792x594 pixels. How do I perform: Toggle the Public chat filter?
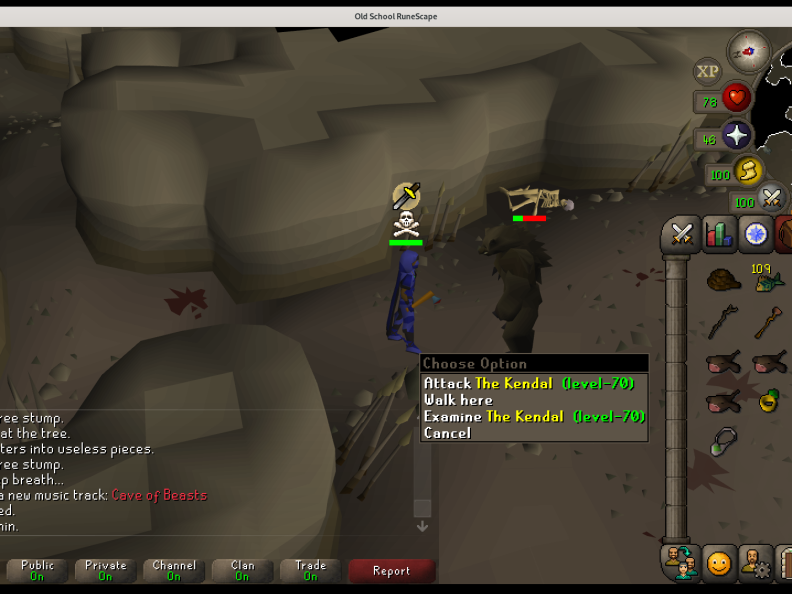click(x=37, y=570)
